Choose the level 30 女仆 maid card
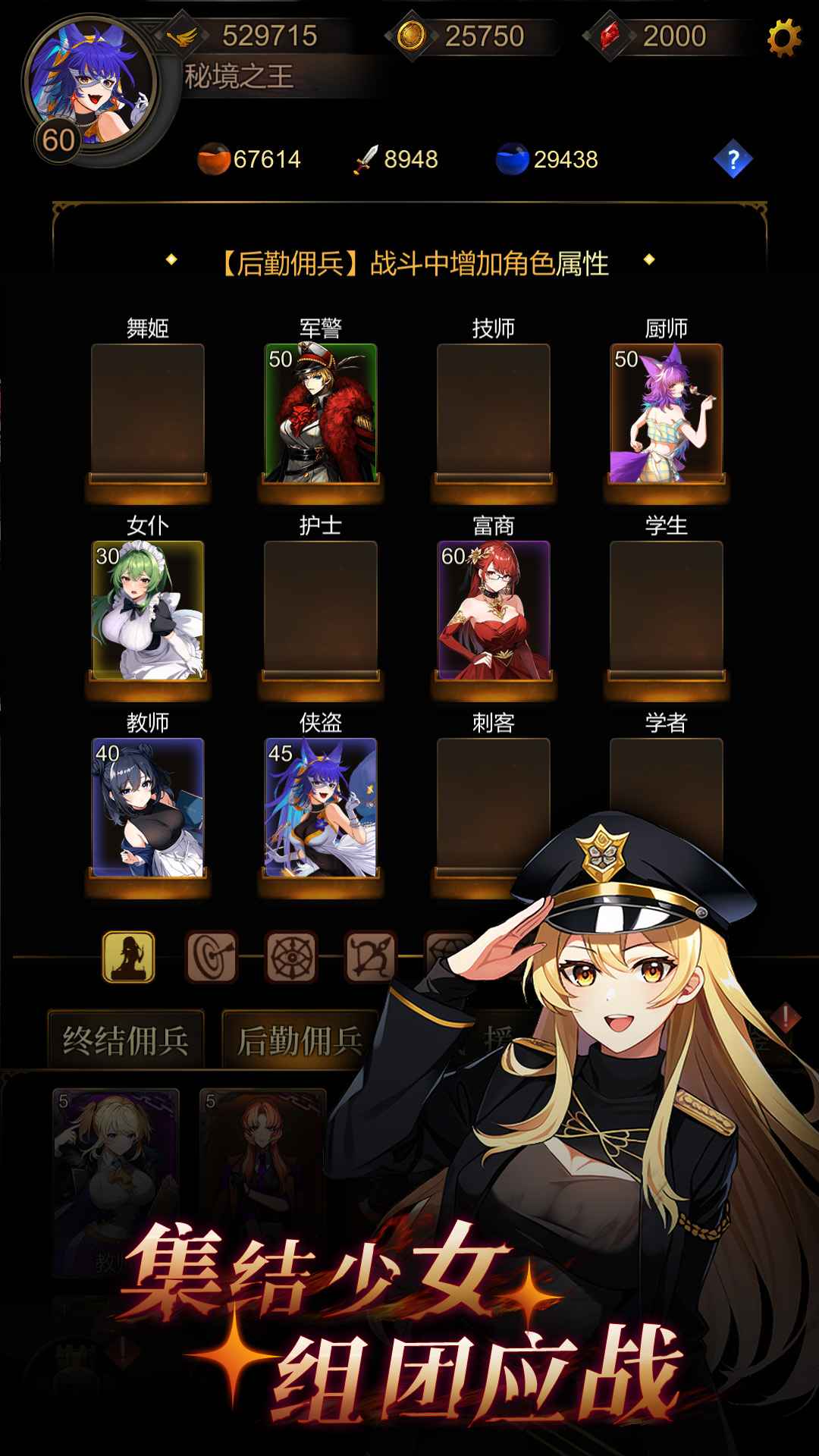 click(x=148, y=610)
